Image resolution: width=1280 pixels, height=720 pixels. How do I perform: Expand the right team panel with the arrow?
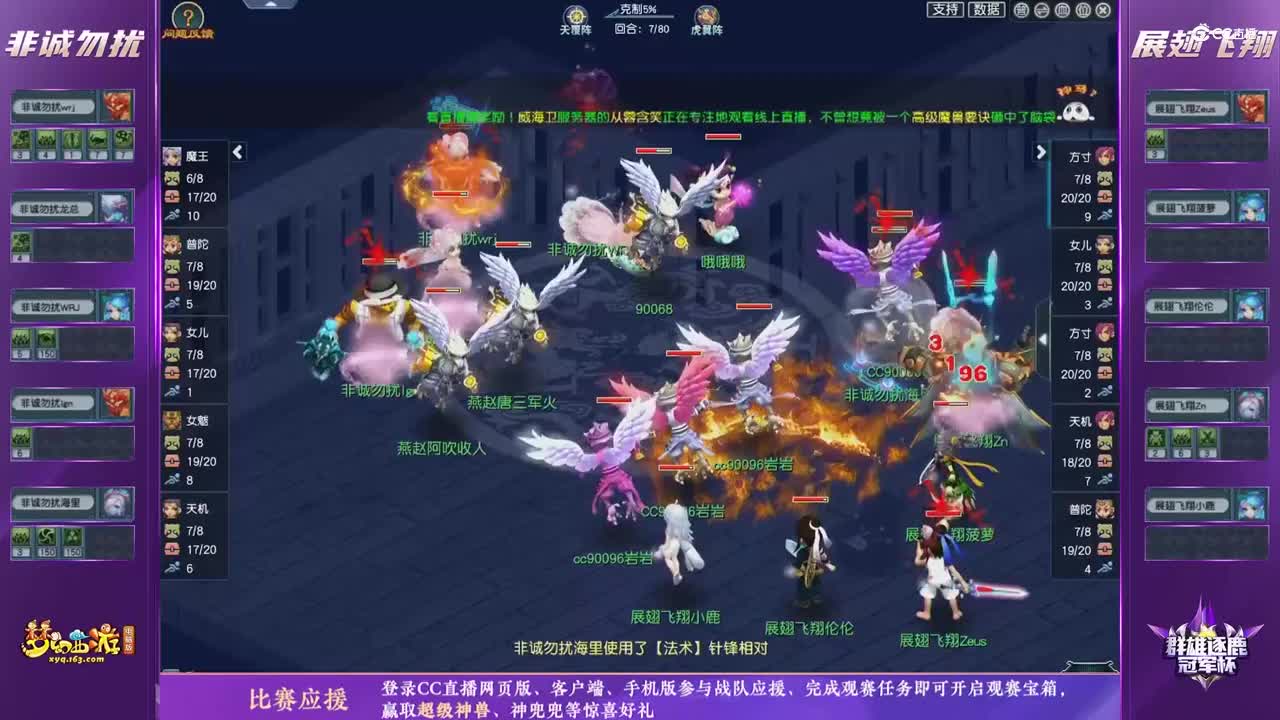coord(1042,153)
